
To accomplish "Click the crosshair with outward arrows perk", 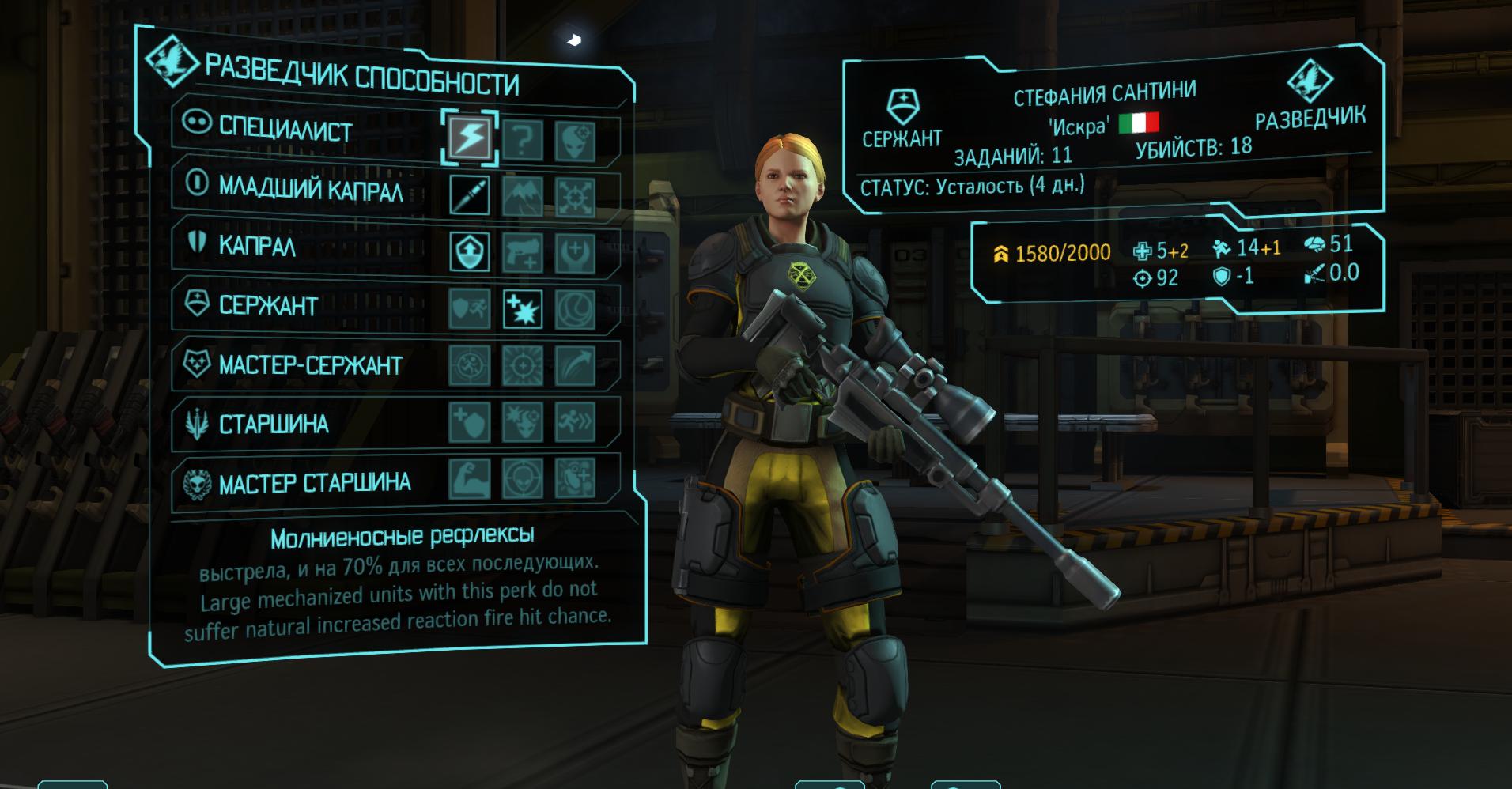I will 575,197.
